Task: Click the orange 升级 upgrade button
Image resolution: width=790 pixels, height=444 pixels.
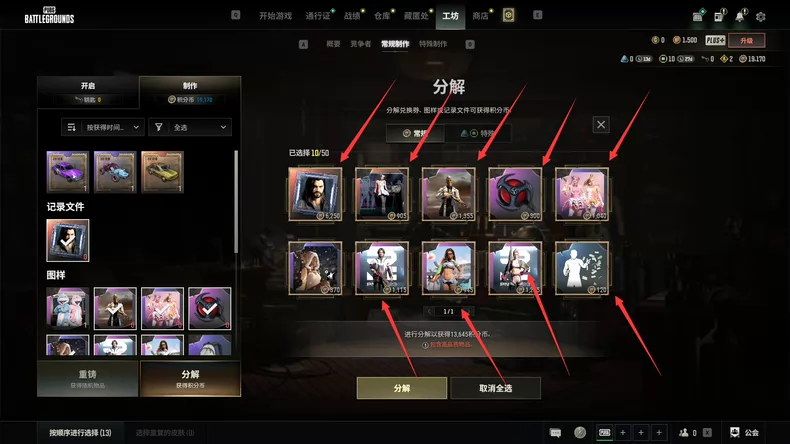Action: (746, 40)
